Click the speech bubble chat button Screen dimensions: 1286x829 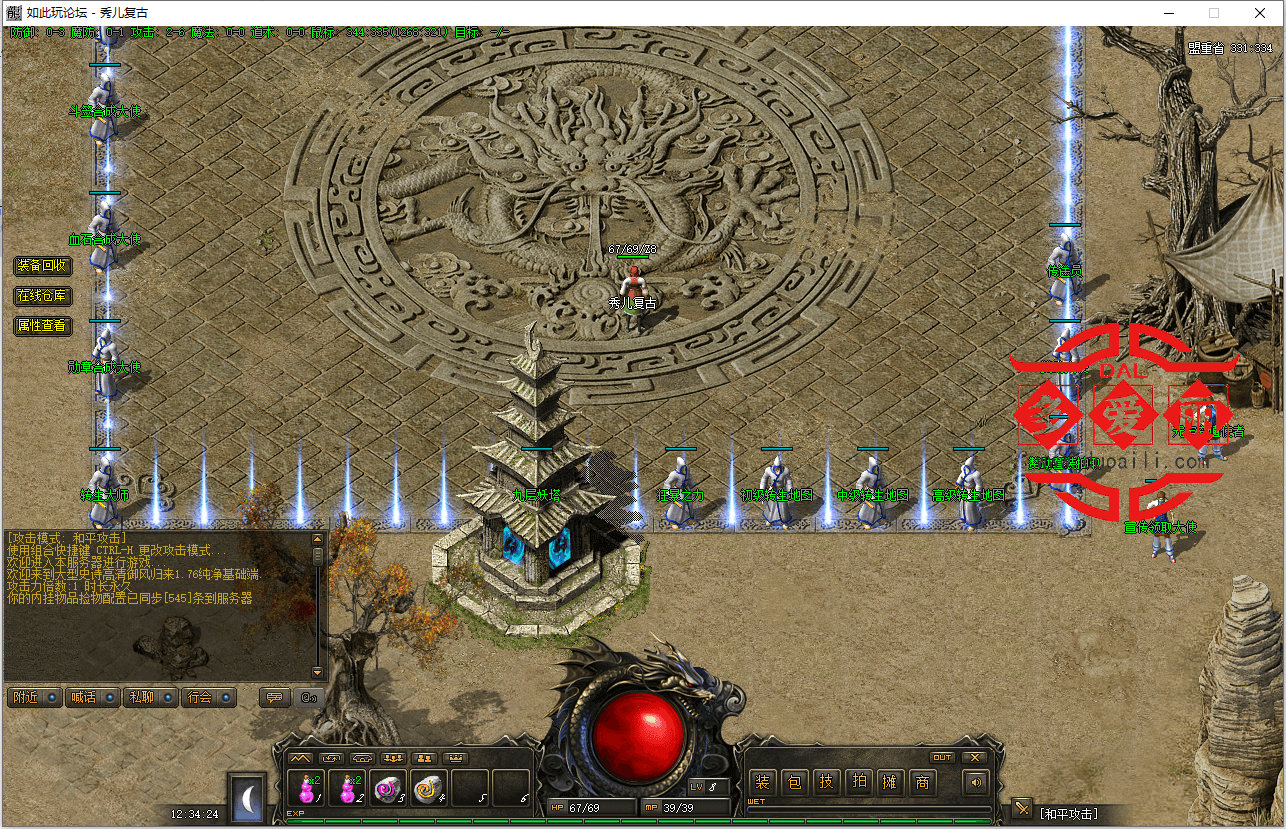273,697
